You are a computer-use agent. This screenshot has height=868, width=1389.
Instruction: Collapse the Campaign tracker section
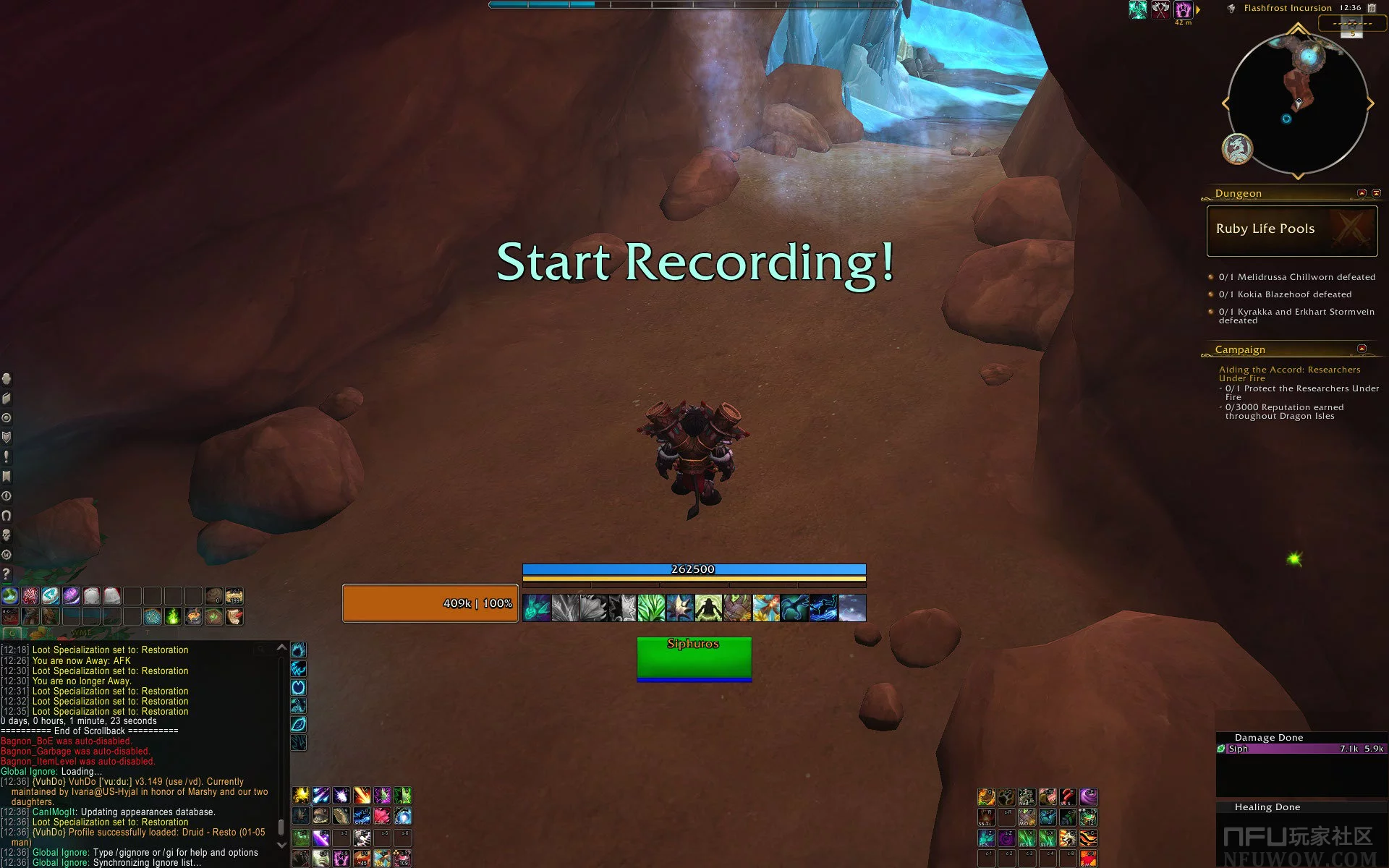pos(1362,349)
